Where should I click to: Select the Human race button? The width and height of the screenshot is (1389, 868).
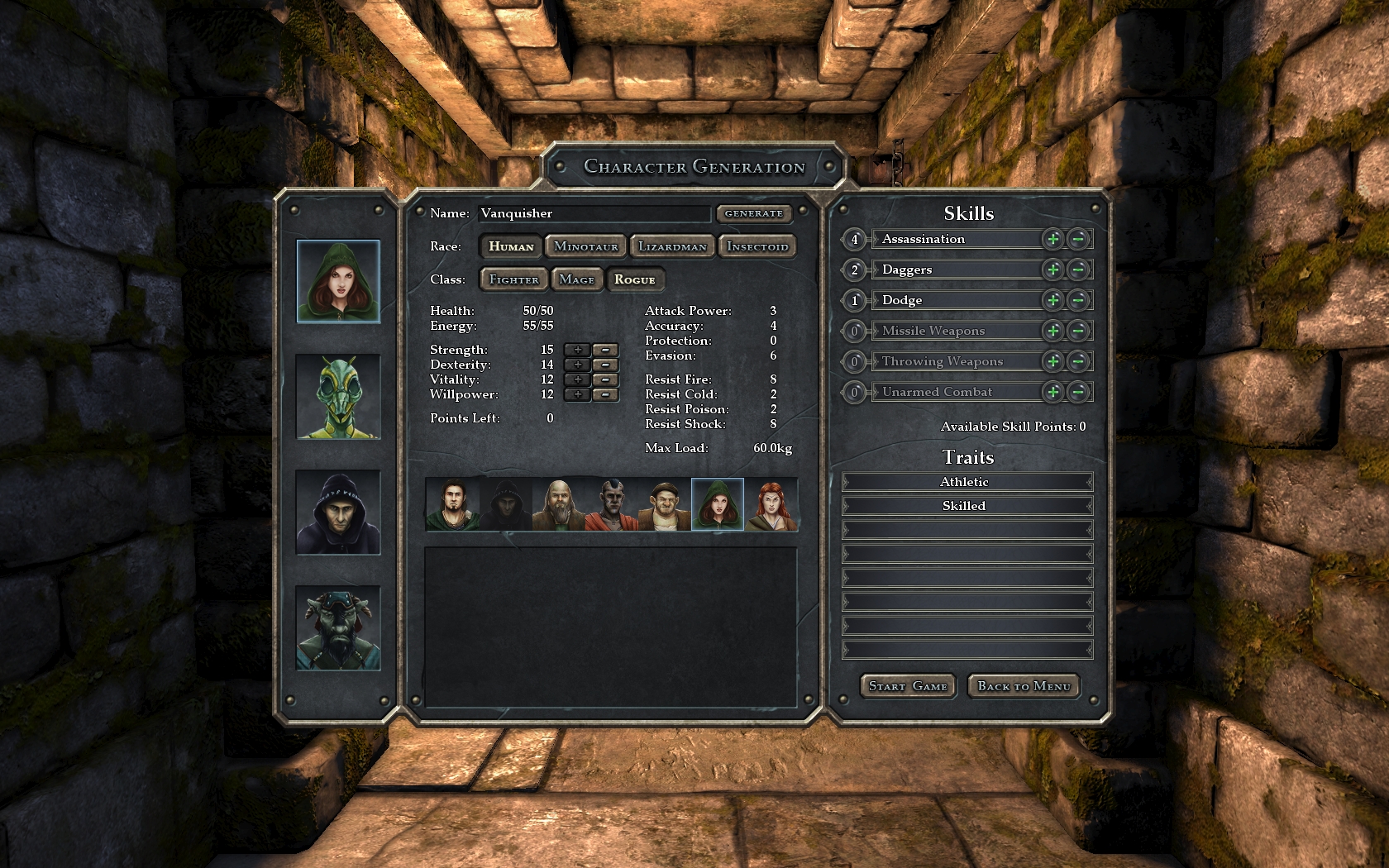[511, 246]
